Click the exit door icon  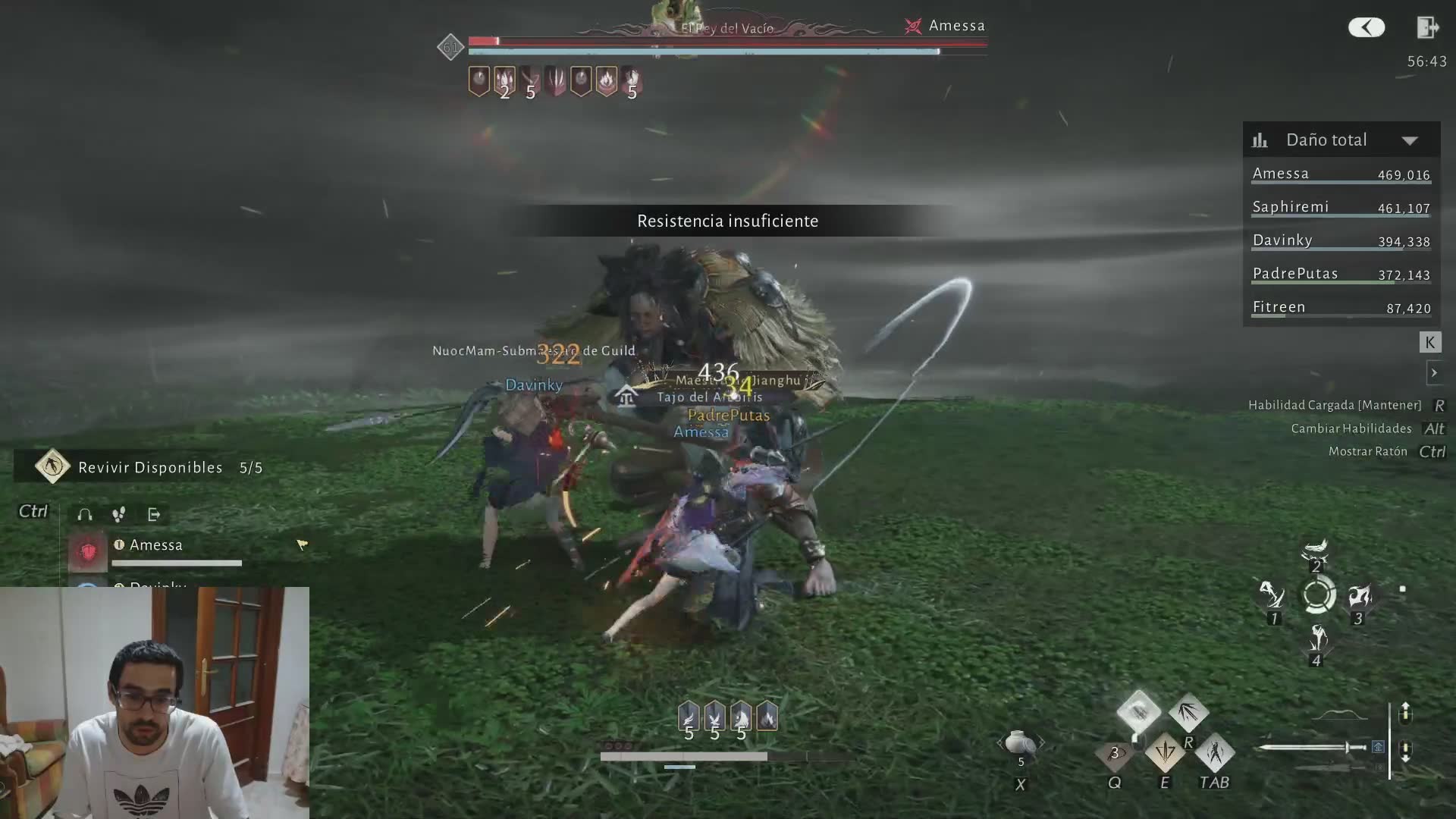[x=1427, y=28]
